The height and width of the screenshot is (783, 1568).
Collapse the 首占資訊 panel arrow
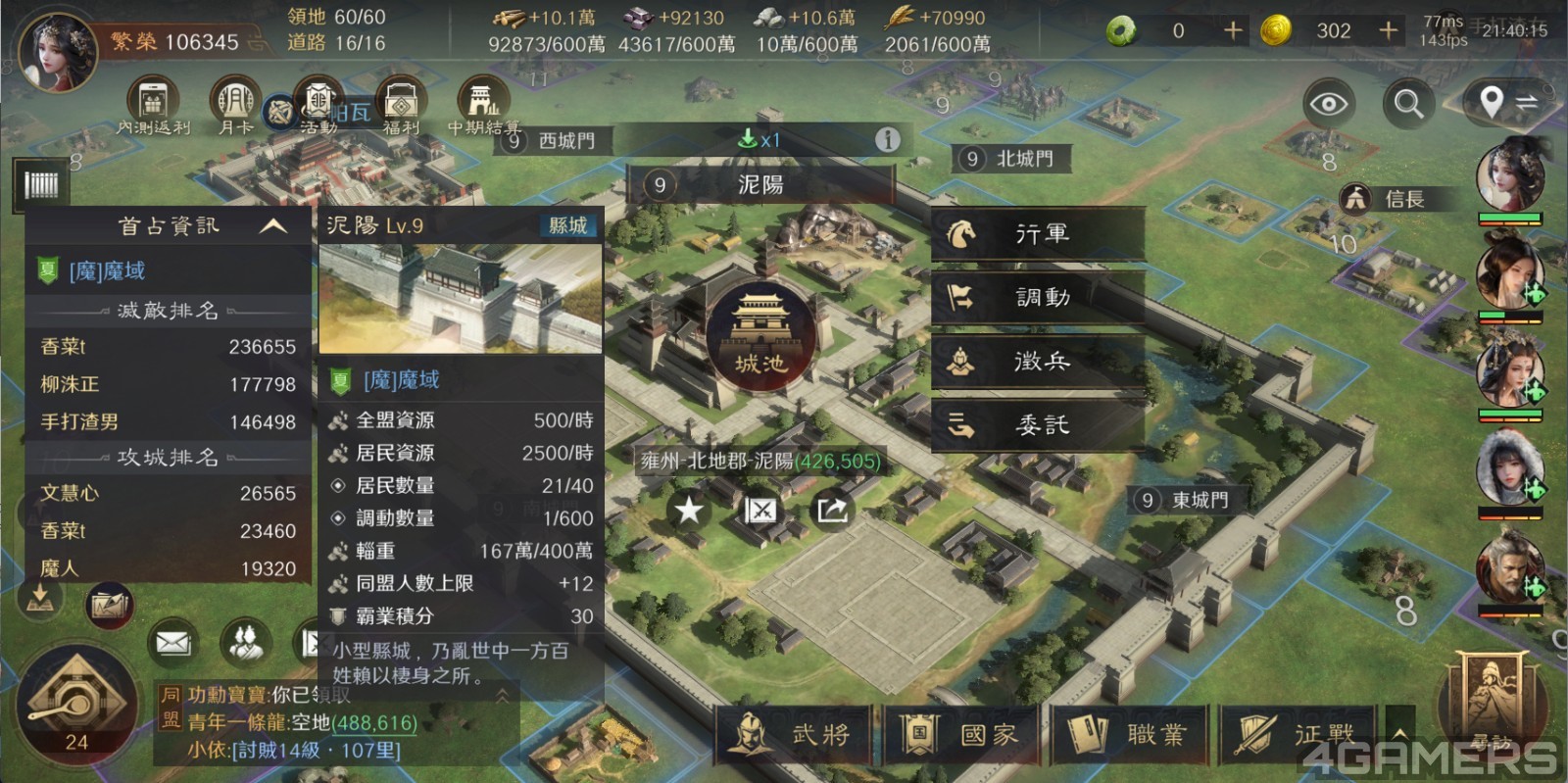coord(272,226)
